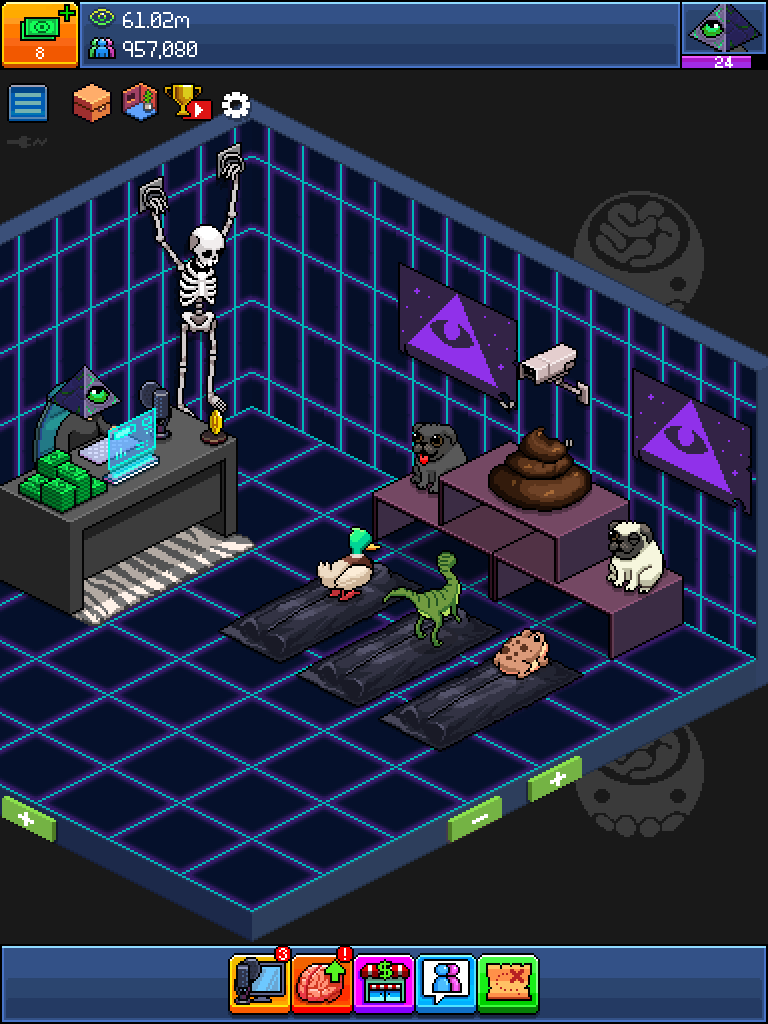Open the green treasure map button
Image resolution: width=768 pixels, height=1024 pixels.
[x=508, y=982]
